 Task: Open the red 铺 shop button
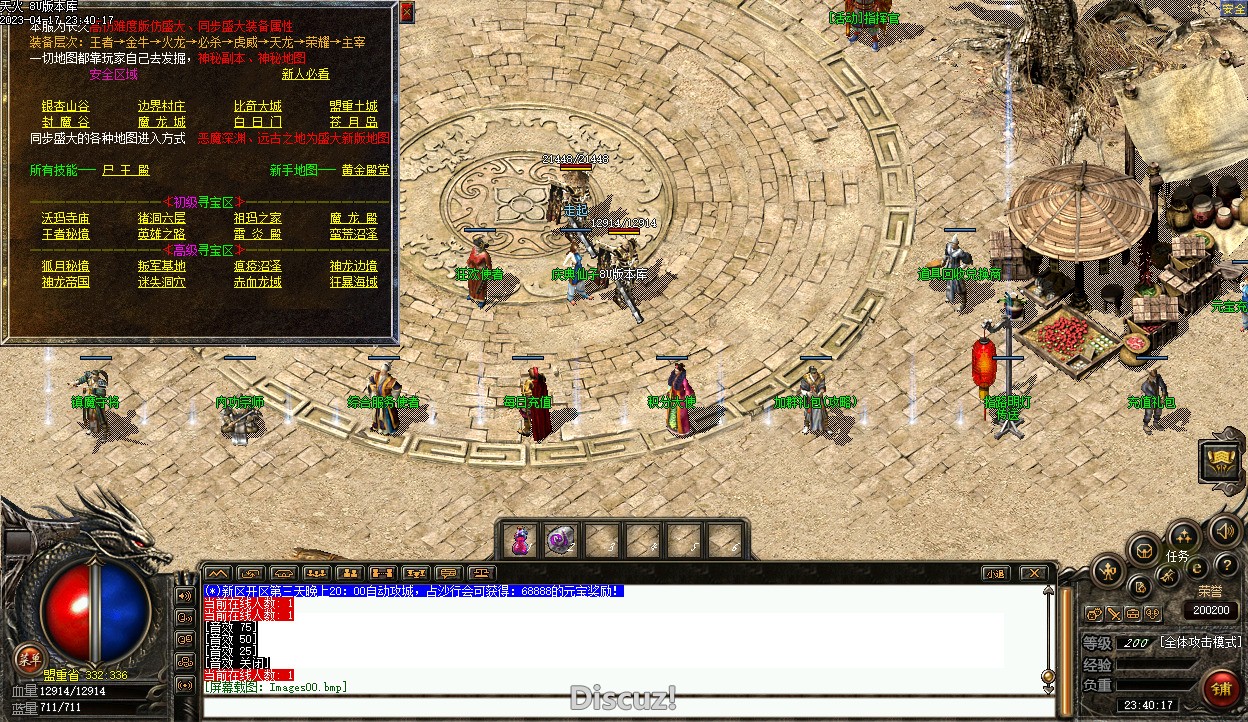click(1220, 688)
